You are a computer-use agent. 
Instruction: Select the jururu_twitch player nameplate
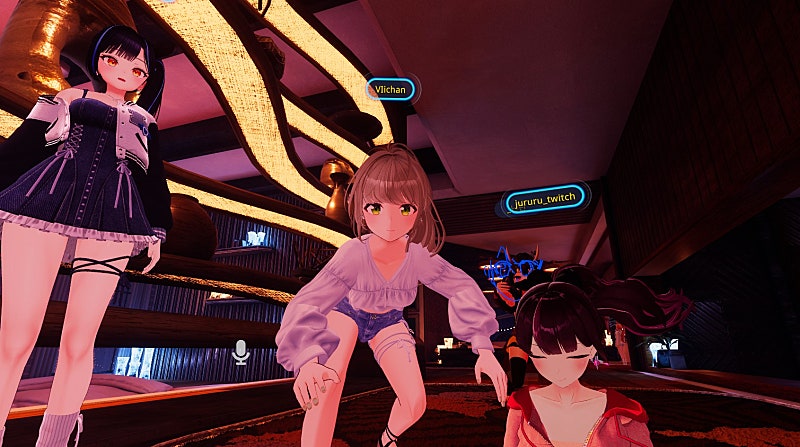click(x=543, y=201)
